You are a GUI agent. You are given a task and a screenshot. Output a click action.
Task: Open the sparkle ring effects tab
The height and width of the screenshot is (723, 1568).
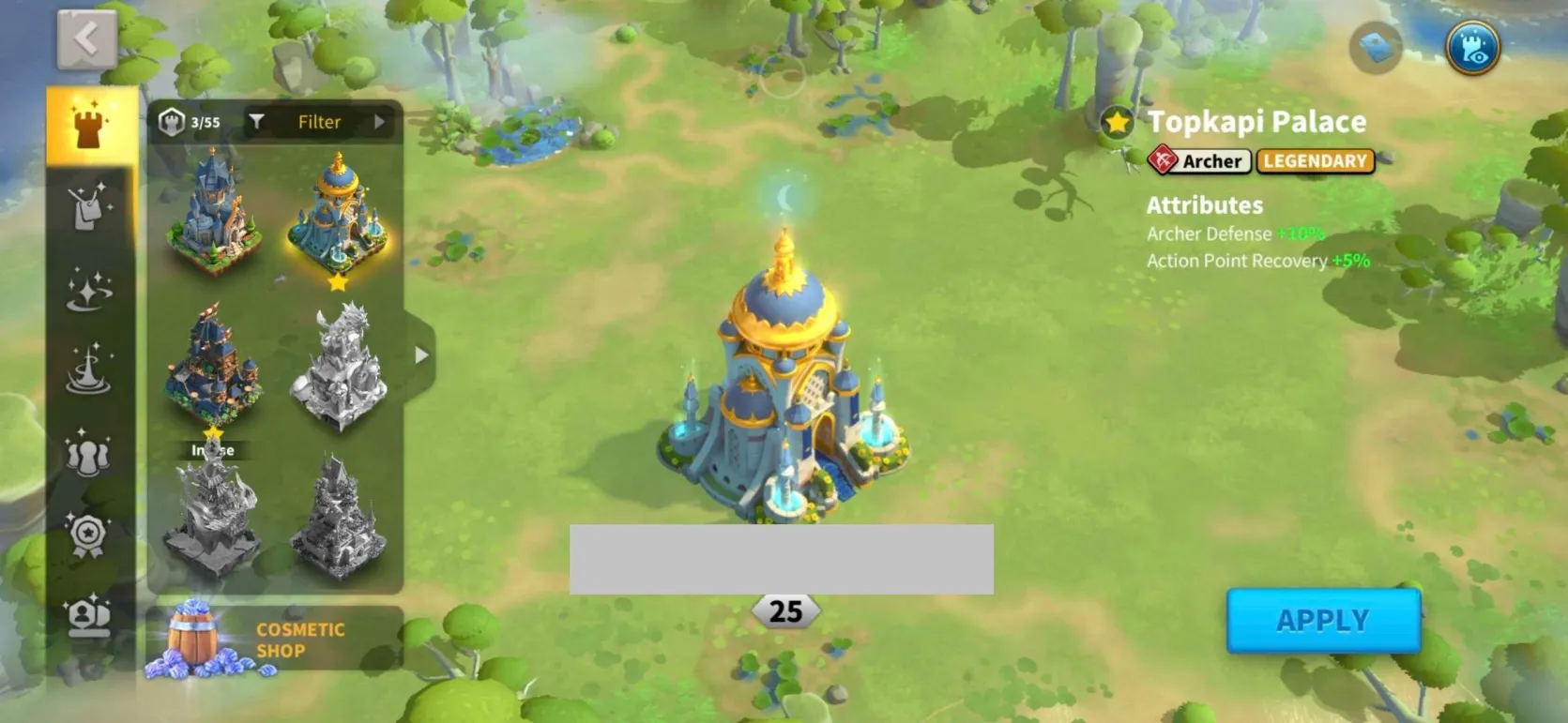tap(89, 288)
